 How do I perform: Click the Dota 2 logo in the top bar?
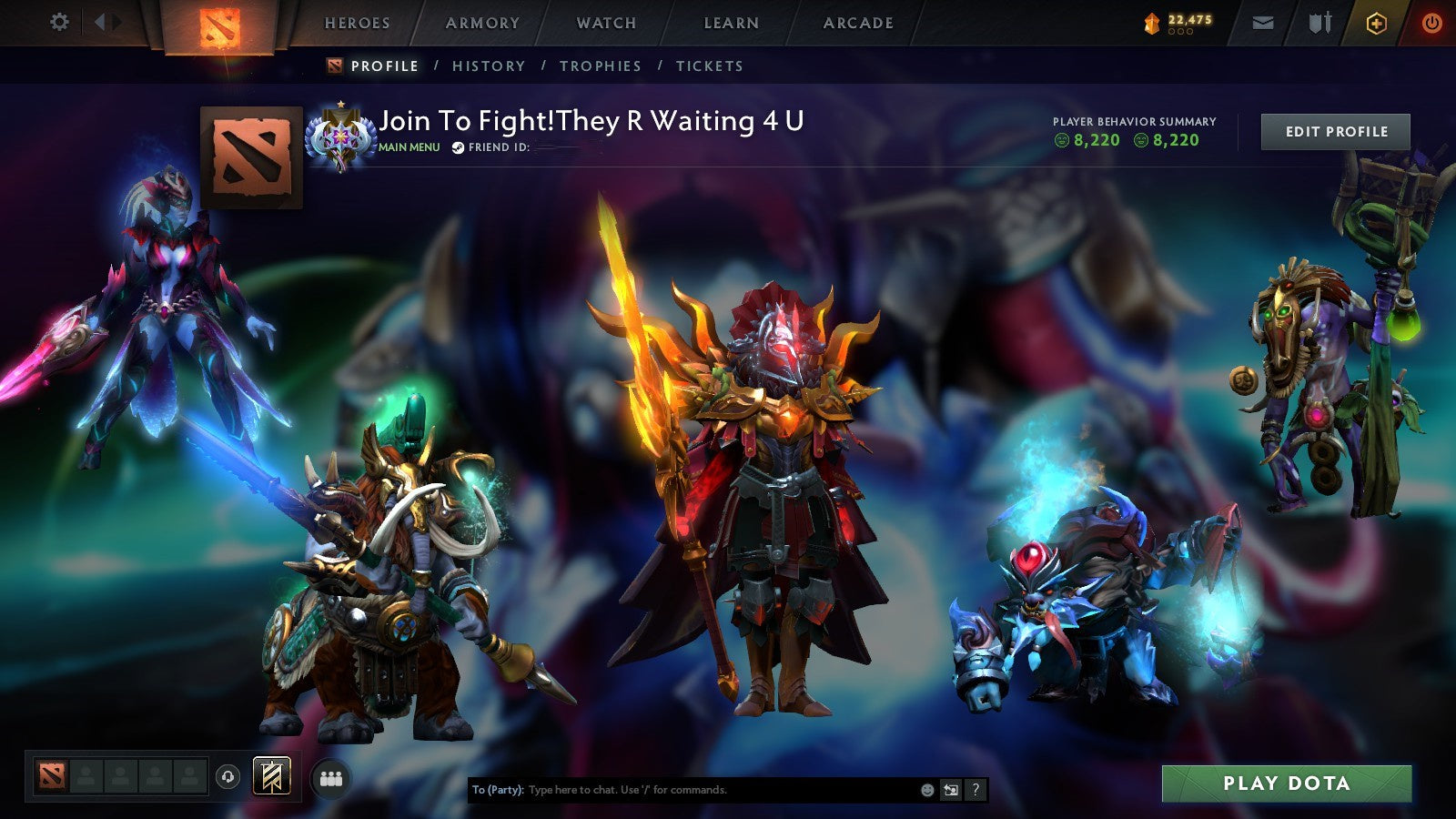click(x=219, y=24)
